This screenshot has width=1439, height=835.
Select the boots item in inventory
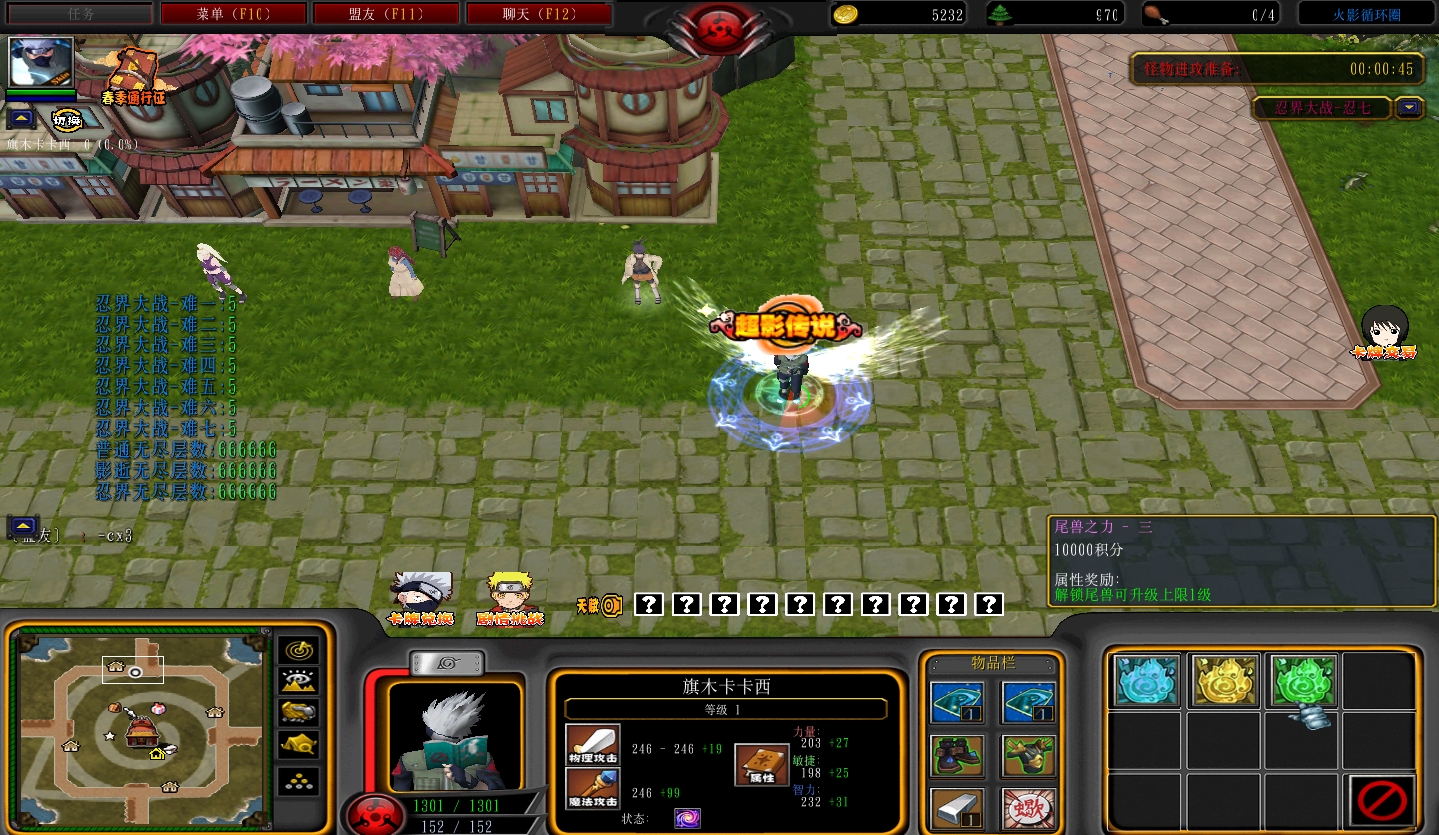[x=957, y=755]
